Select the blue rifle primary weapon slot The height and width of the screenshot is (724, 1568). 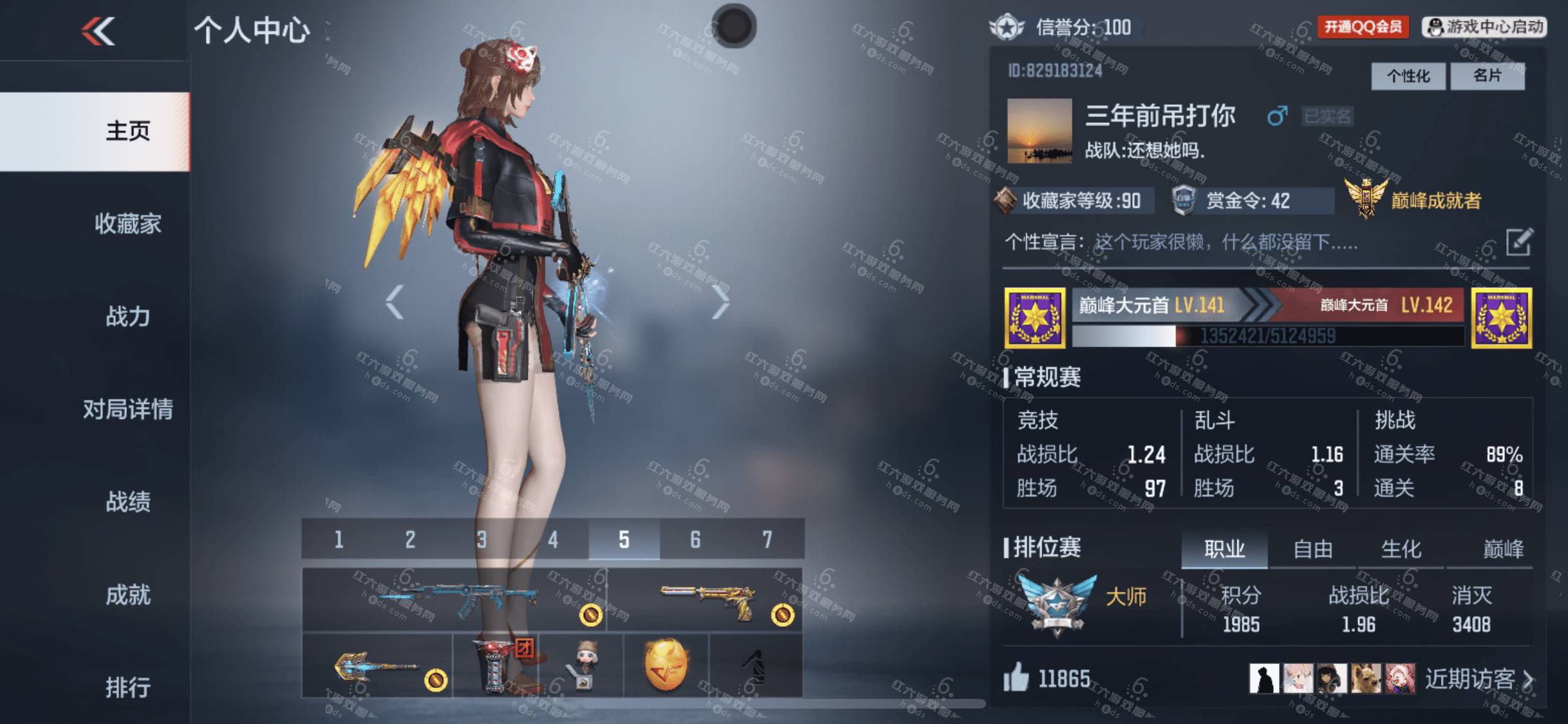(454, 599)
